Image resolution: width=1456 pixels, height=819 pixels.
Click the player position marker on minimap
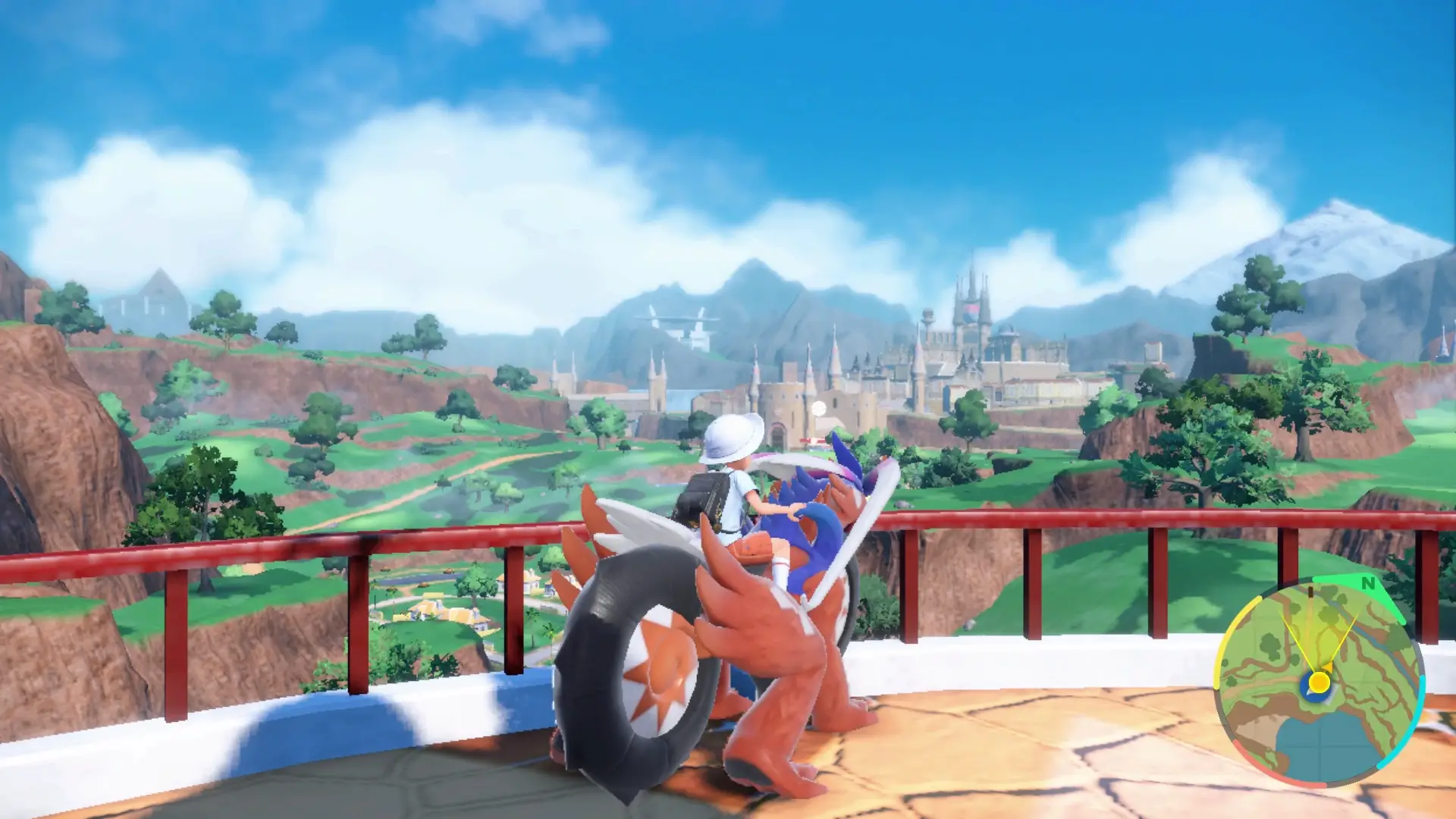coord(1319,682)
